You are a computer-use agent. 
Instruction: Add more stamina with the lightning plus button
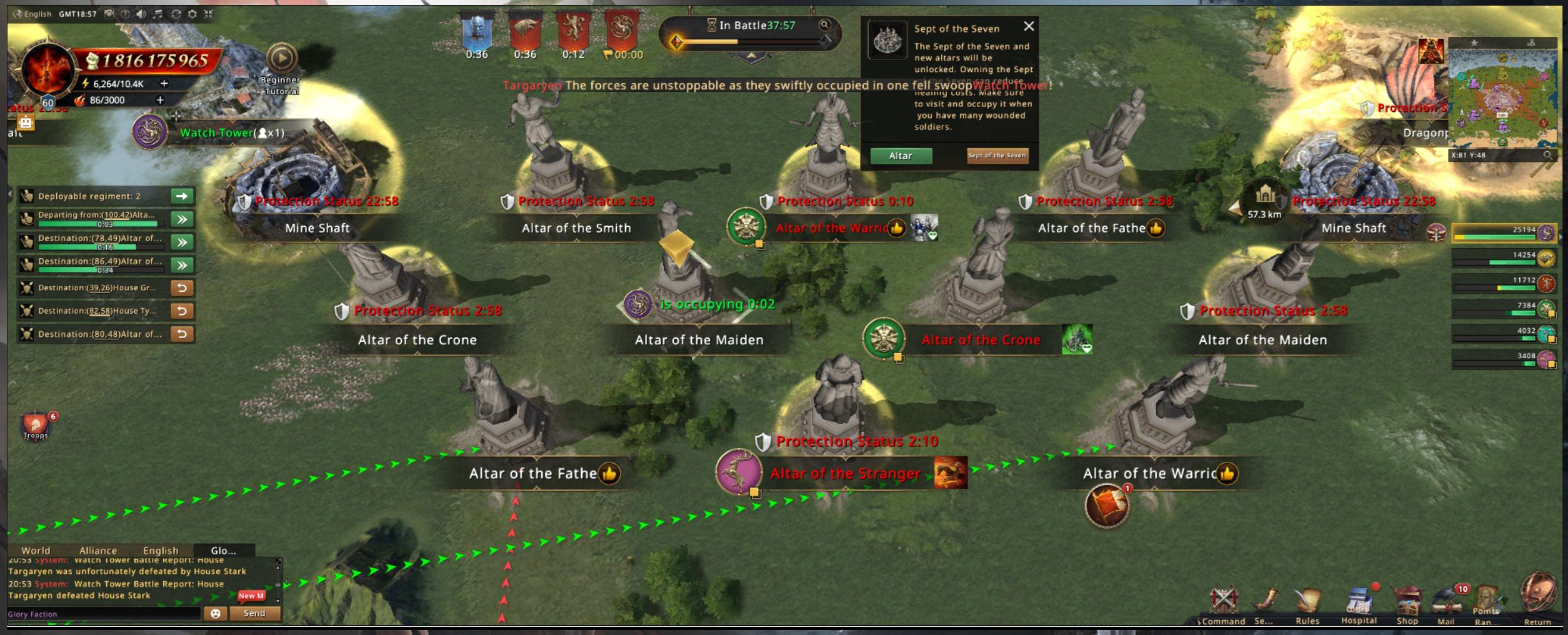click(164, 83)
